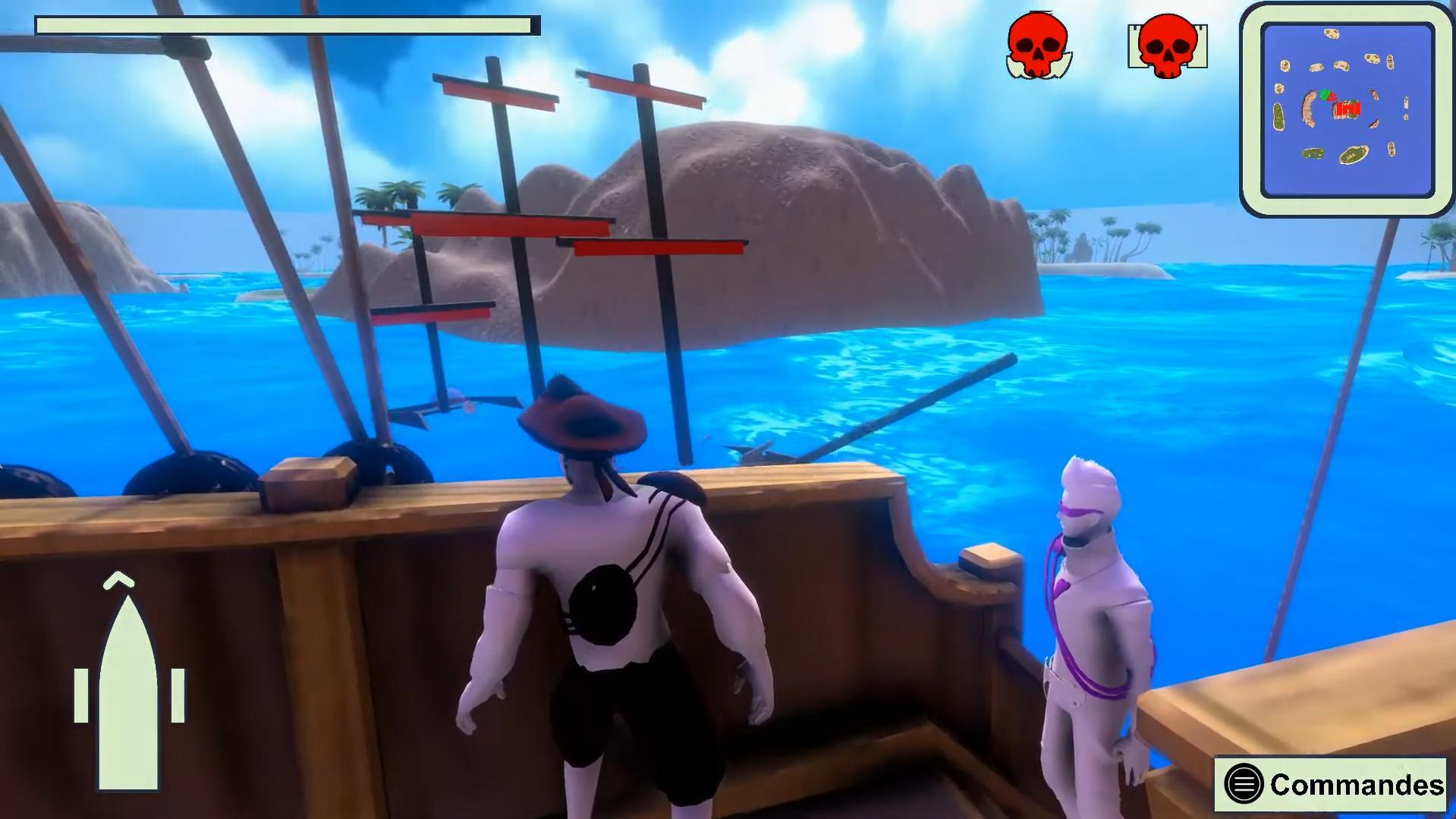Image resolution: width=1456 pixels, height=819 pixels.
Task: Tap the red ship marker on the minimap
Action: [1348, 109]
